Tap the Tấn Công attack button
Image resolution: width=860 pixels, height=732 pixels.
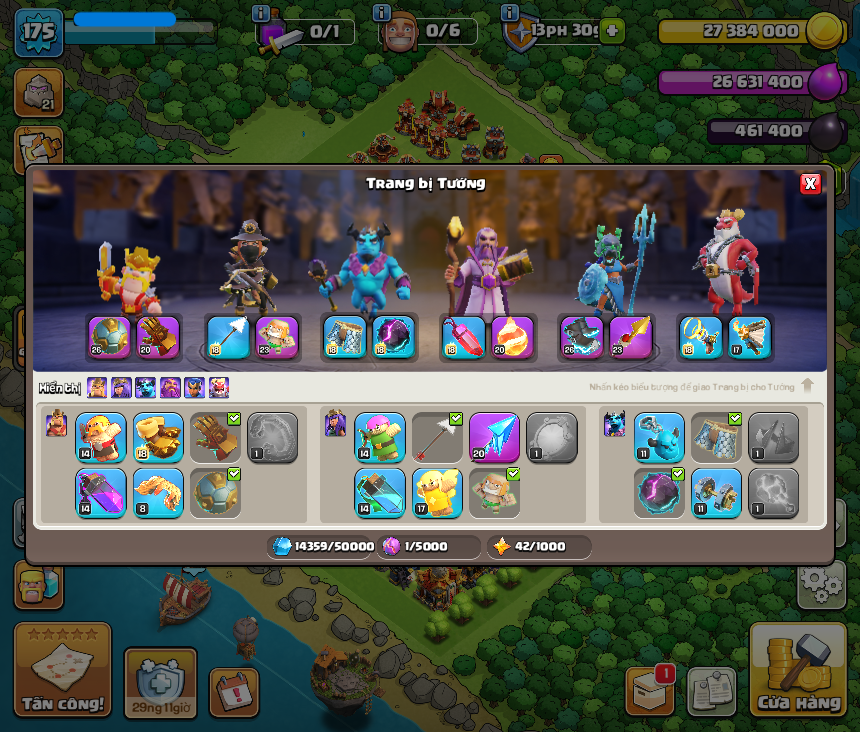[x=62, y=670]
